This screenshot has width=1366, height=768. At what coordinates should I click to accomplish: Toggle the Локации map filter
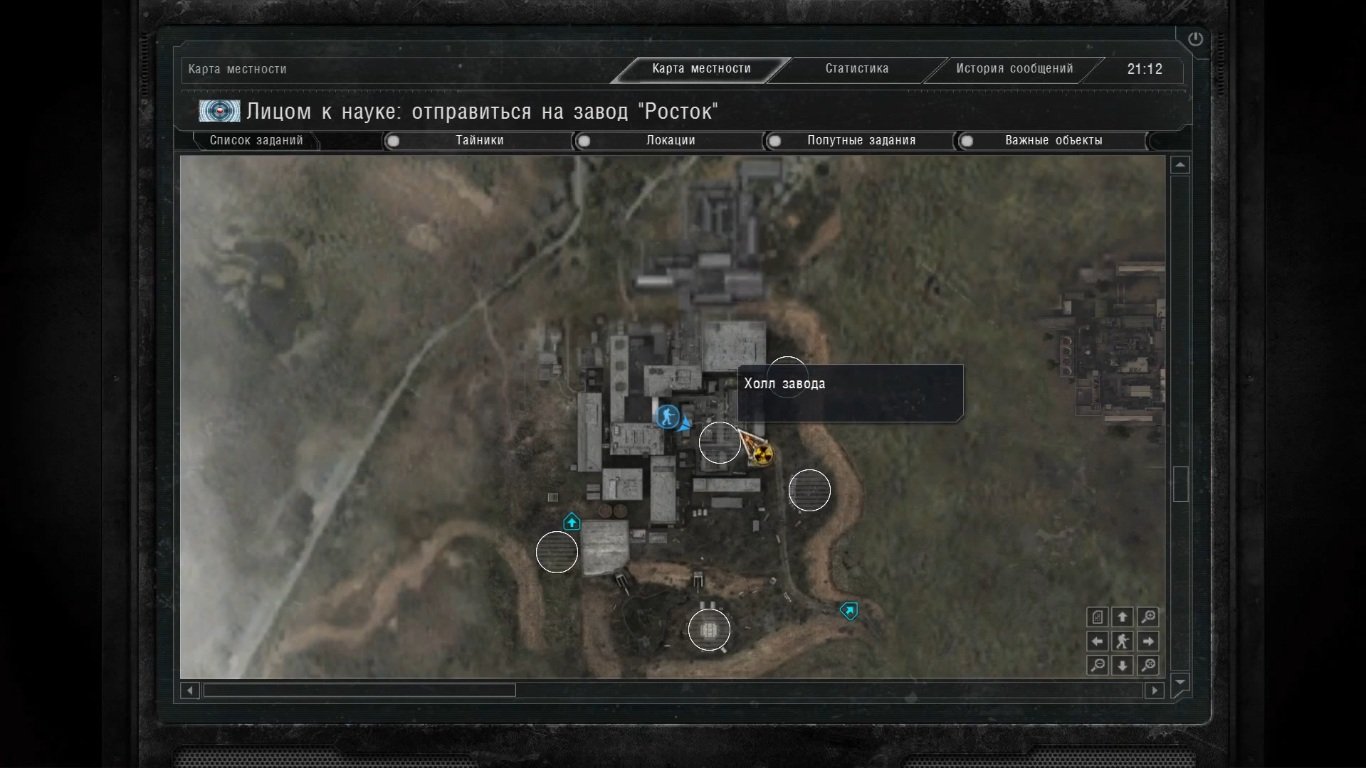click(584, 141)
